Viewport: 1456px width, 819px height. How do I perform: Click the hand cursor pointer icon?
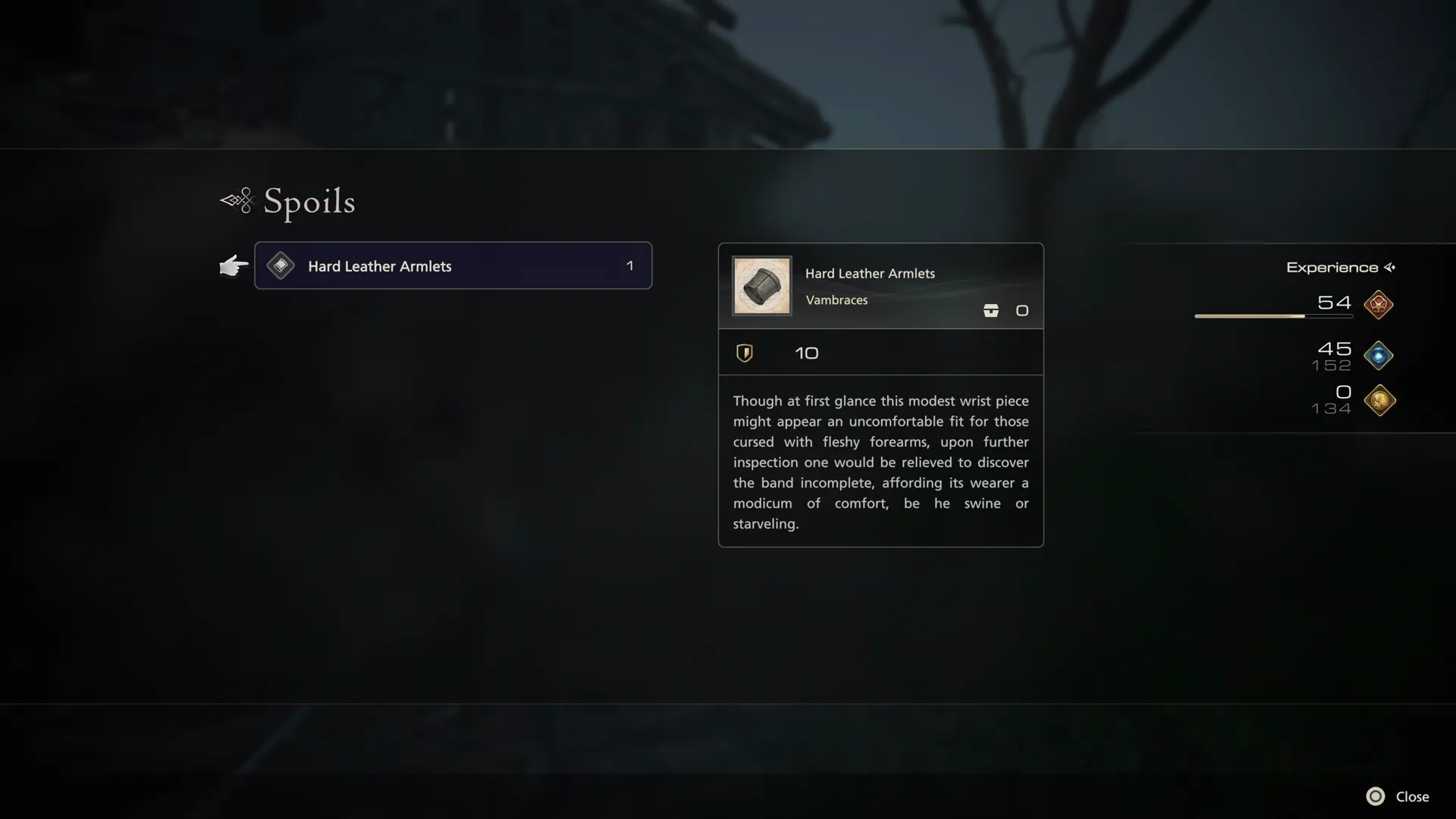coord(233,265)
